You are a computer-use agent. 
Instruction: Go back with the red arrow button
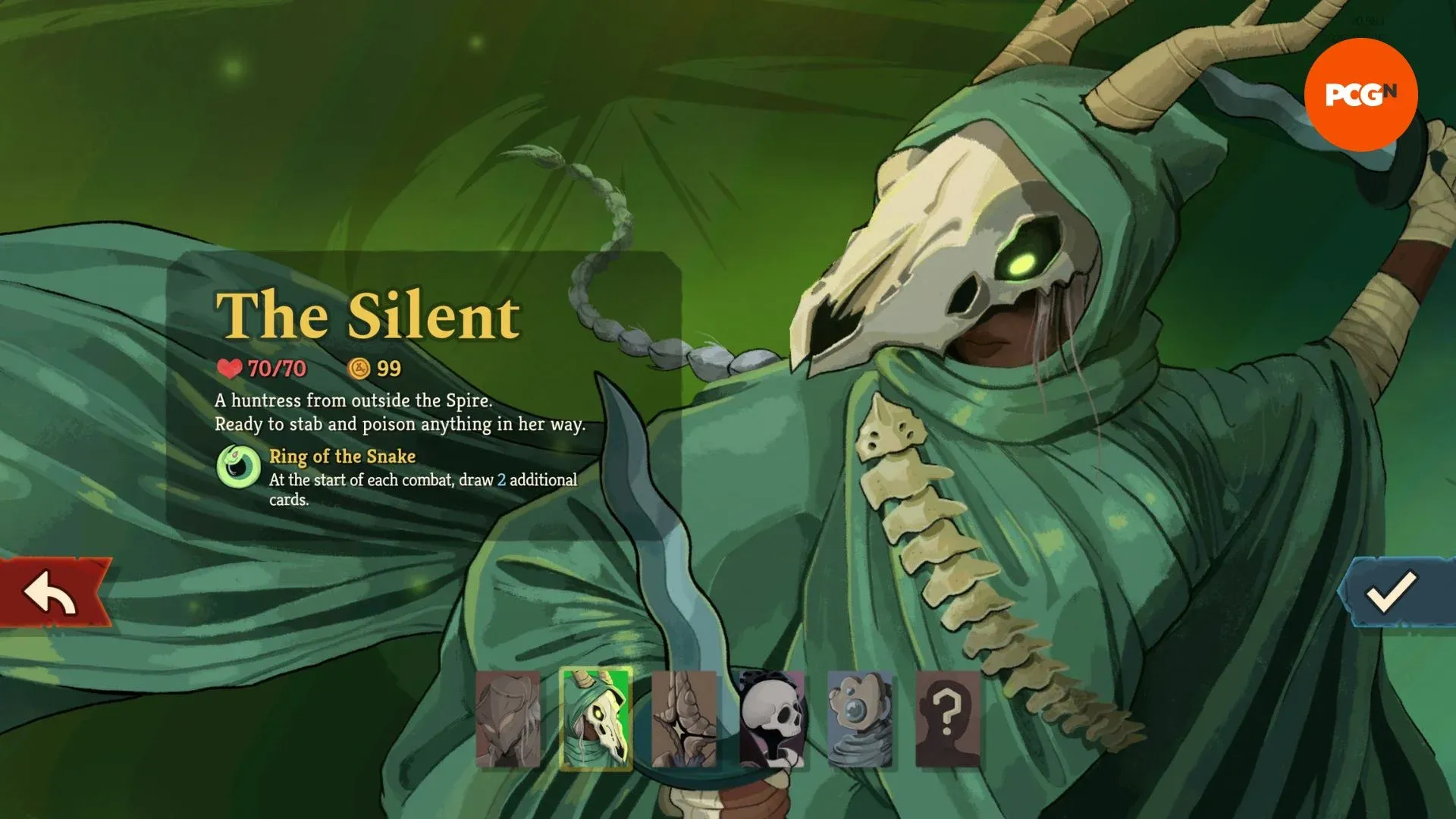click(53, 593)
